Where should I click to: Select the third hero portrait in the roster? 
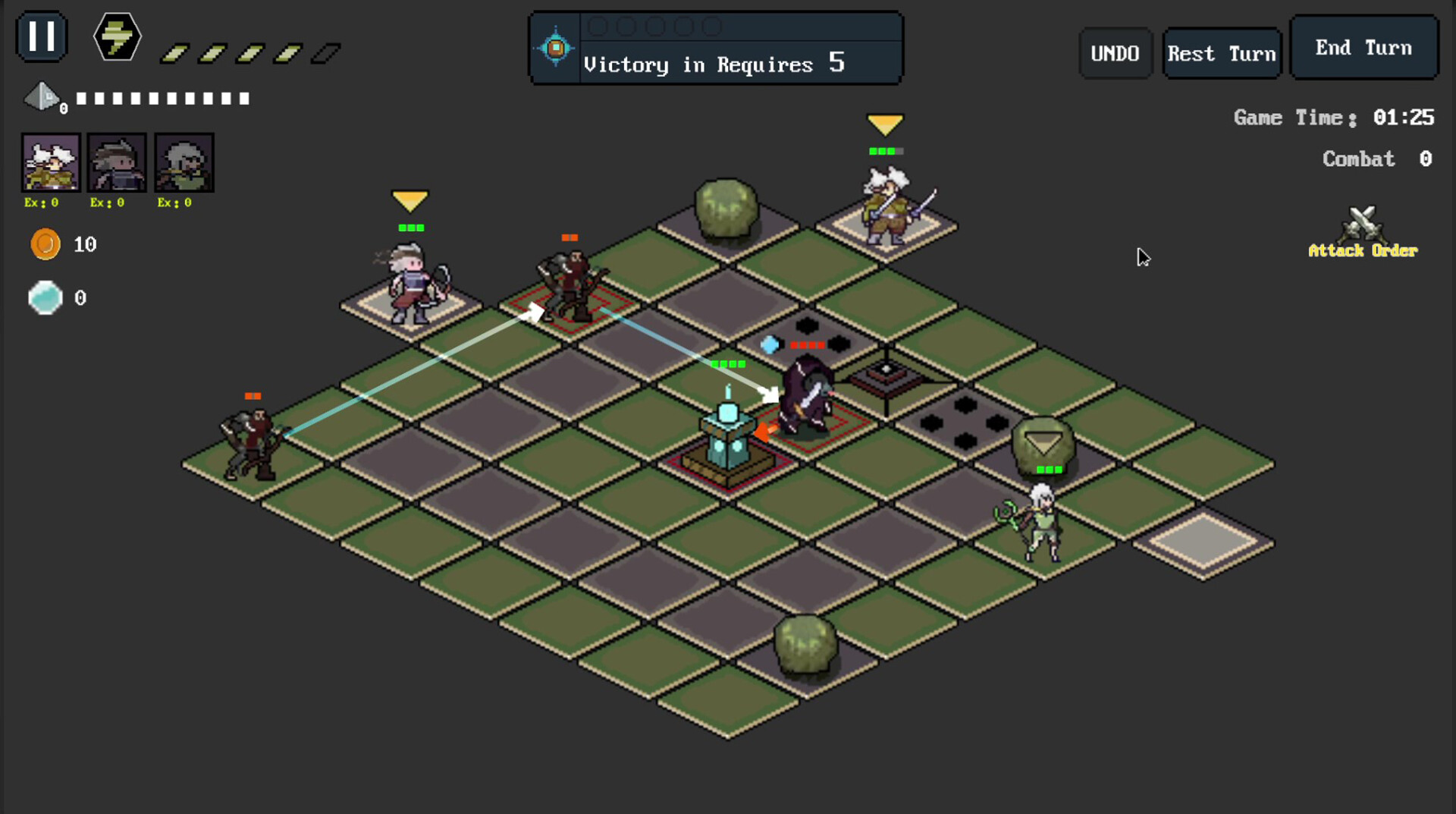click(184, 162)
